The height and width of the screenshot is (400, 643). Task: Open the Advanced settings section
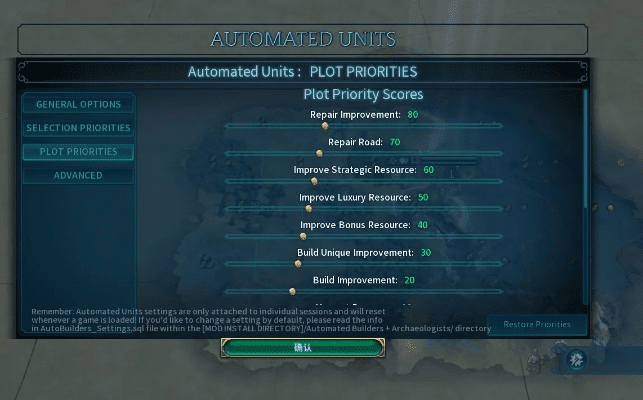(78, 176)
